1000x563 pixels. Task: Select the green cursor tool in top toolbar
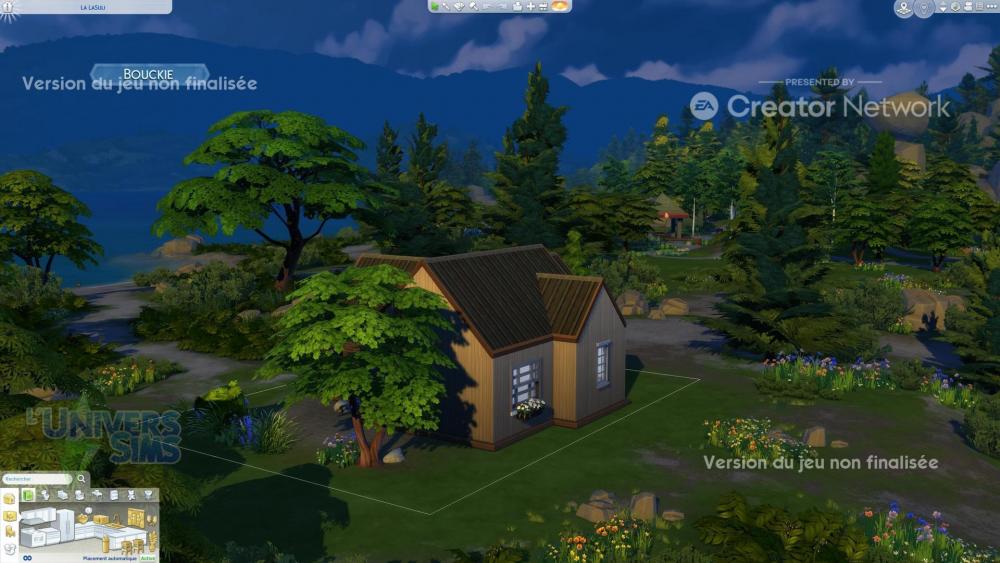434,6
